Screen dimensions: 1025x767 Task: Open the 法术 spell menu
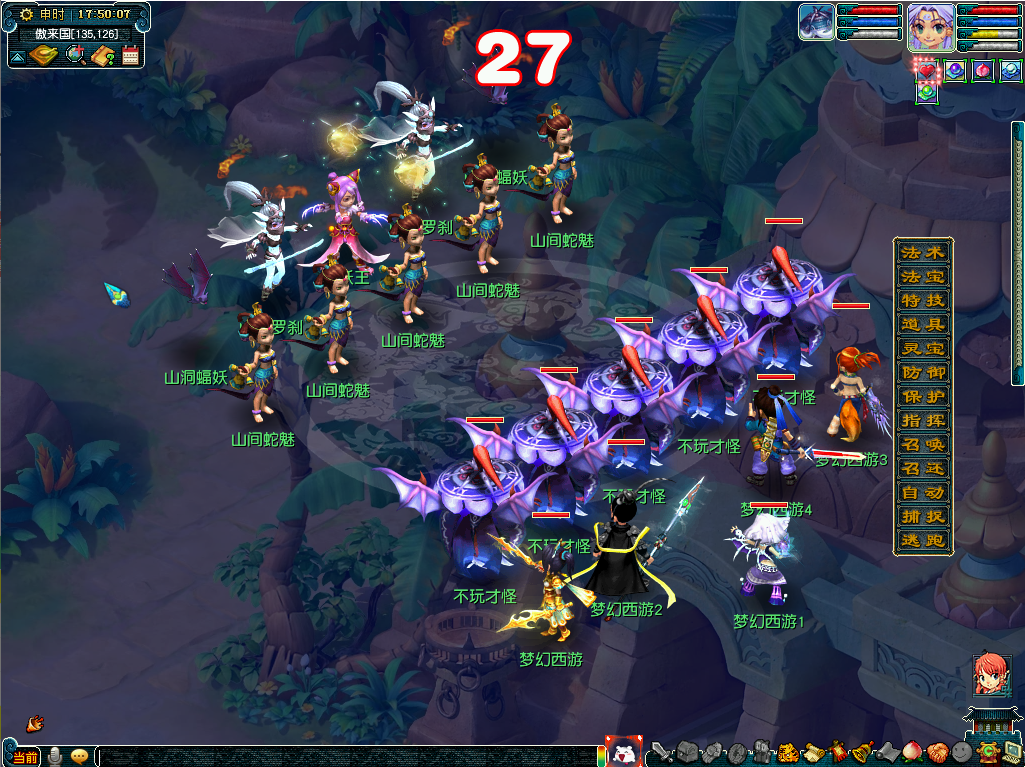coord(922,252)
